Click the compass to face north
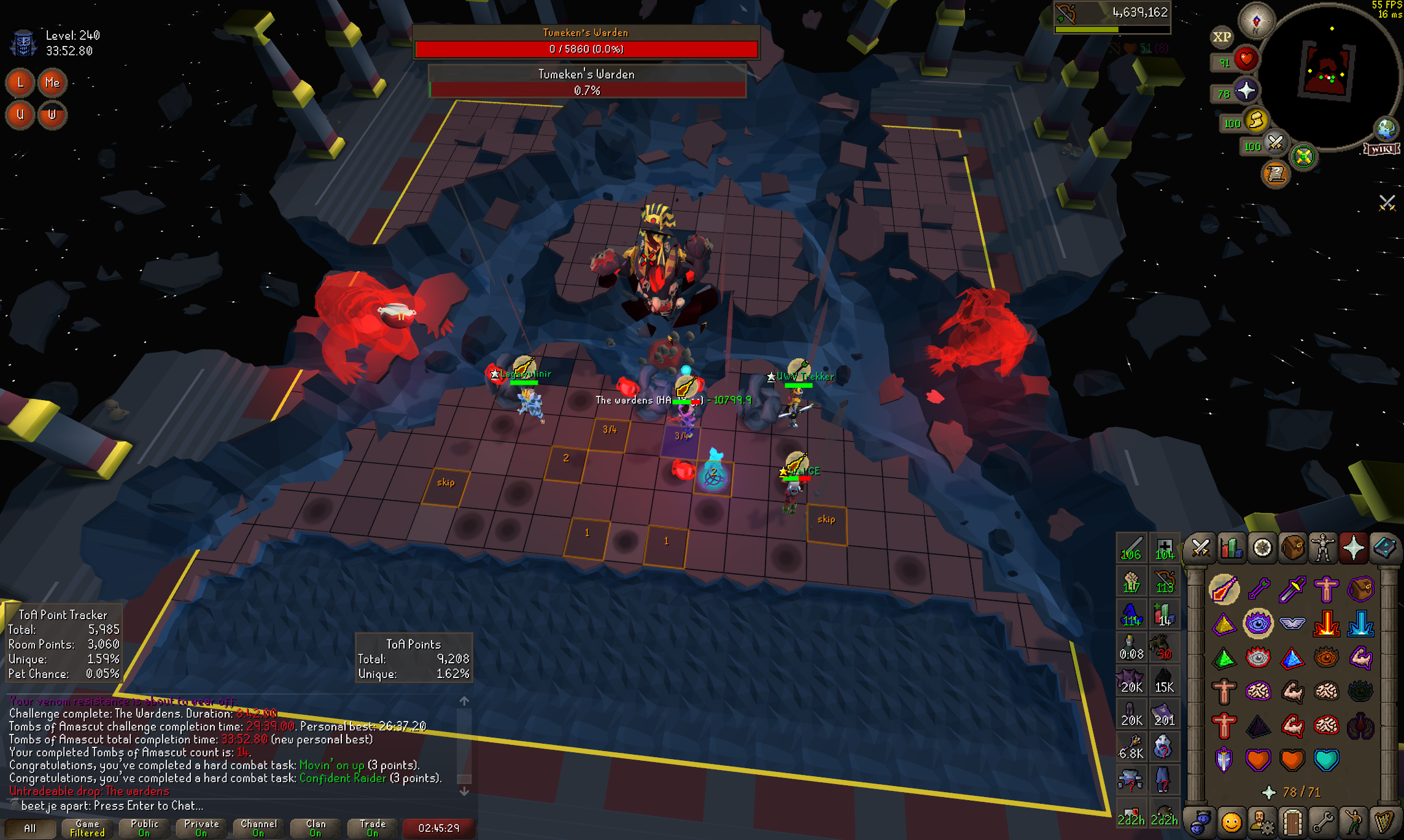The image size is (1404, 840). pos(1255,20)
